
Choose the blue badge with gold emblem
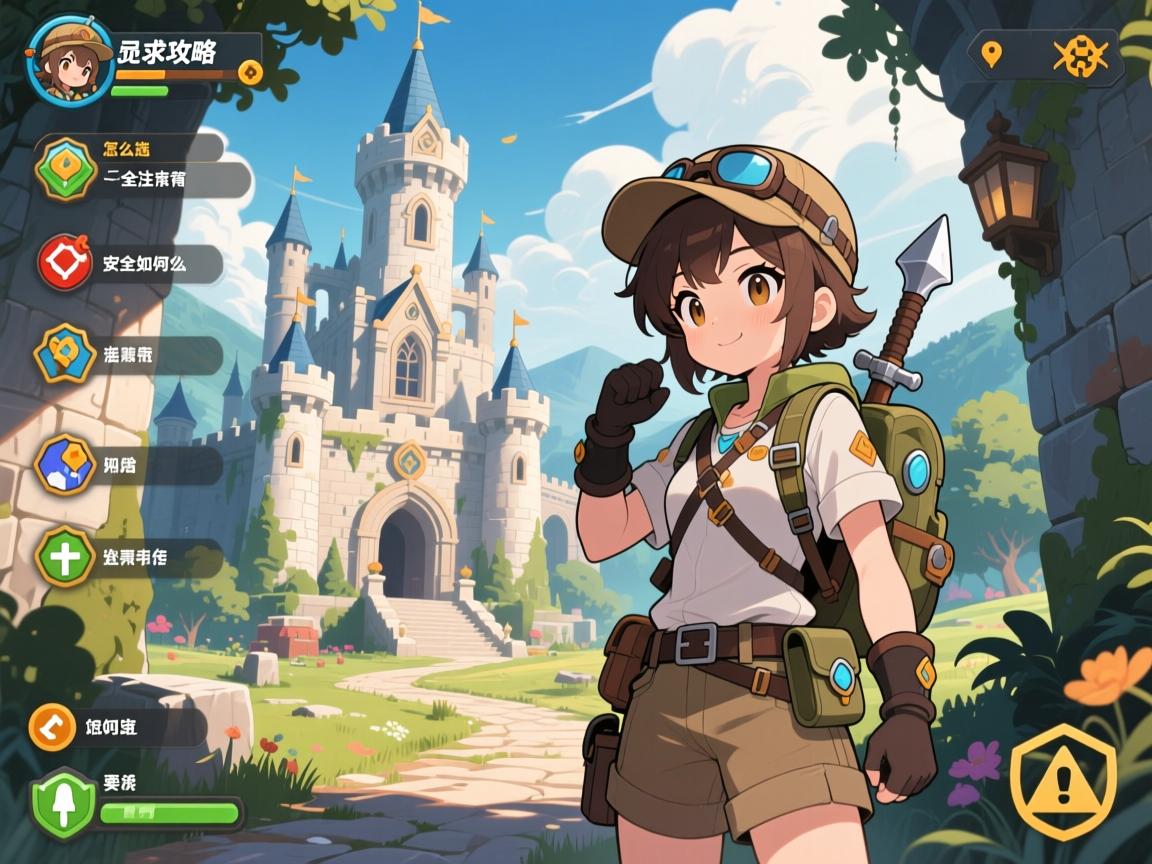click(66, 355)
